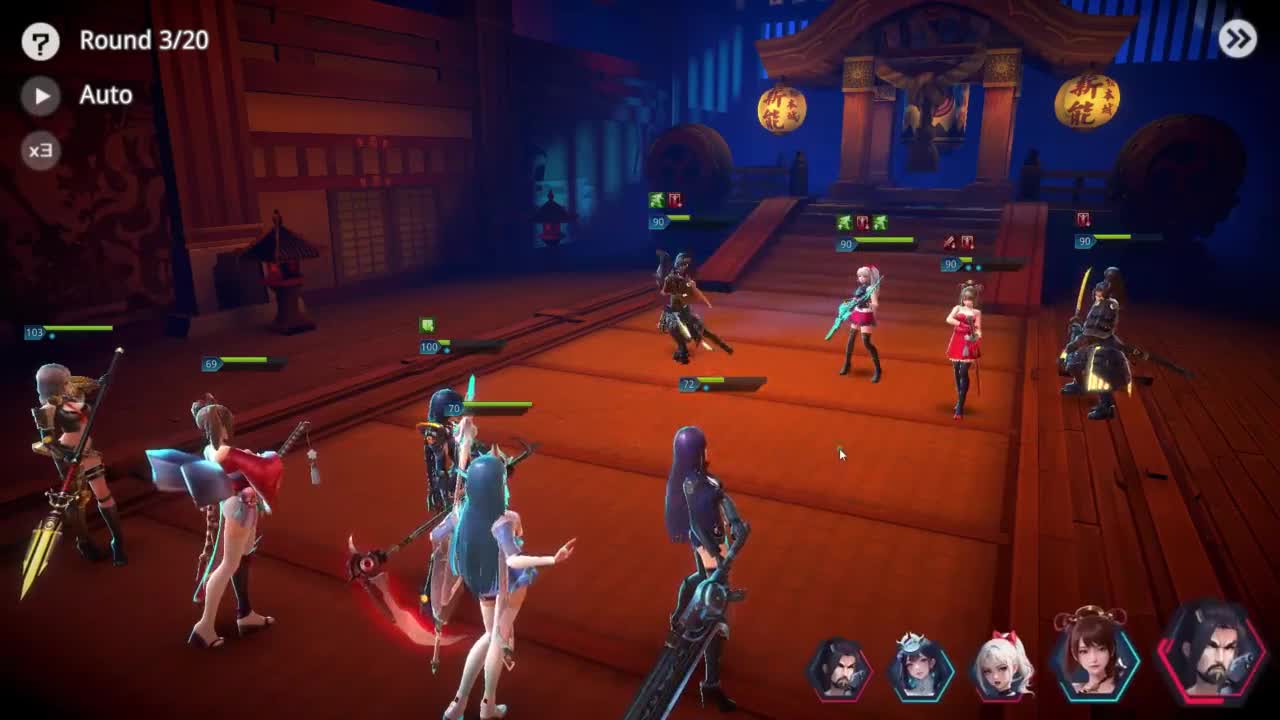Open the question mark help button
This screenshot has height=720, width=1280.
click(x=41, y=41)
